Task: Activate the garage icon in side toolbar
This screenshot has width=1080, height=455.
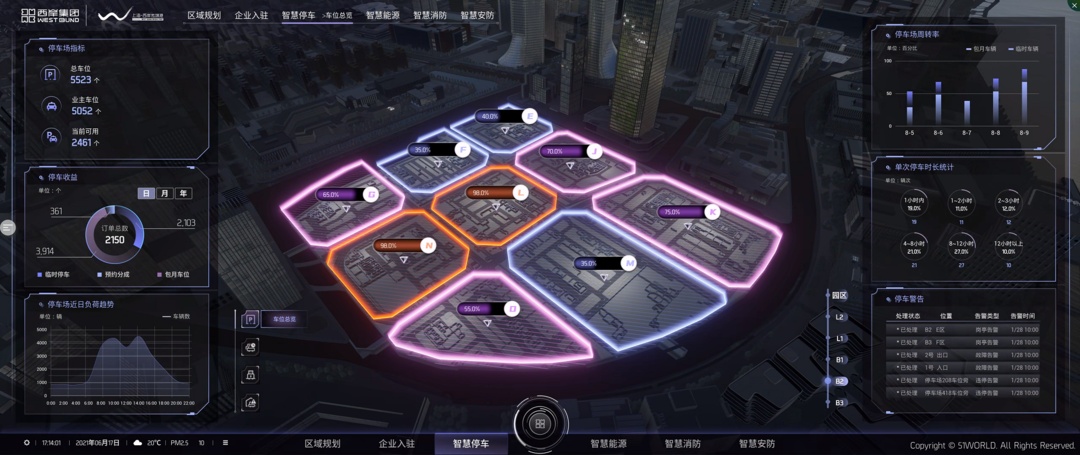Action: pyautogui.click(x=250, y=402)
